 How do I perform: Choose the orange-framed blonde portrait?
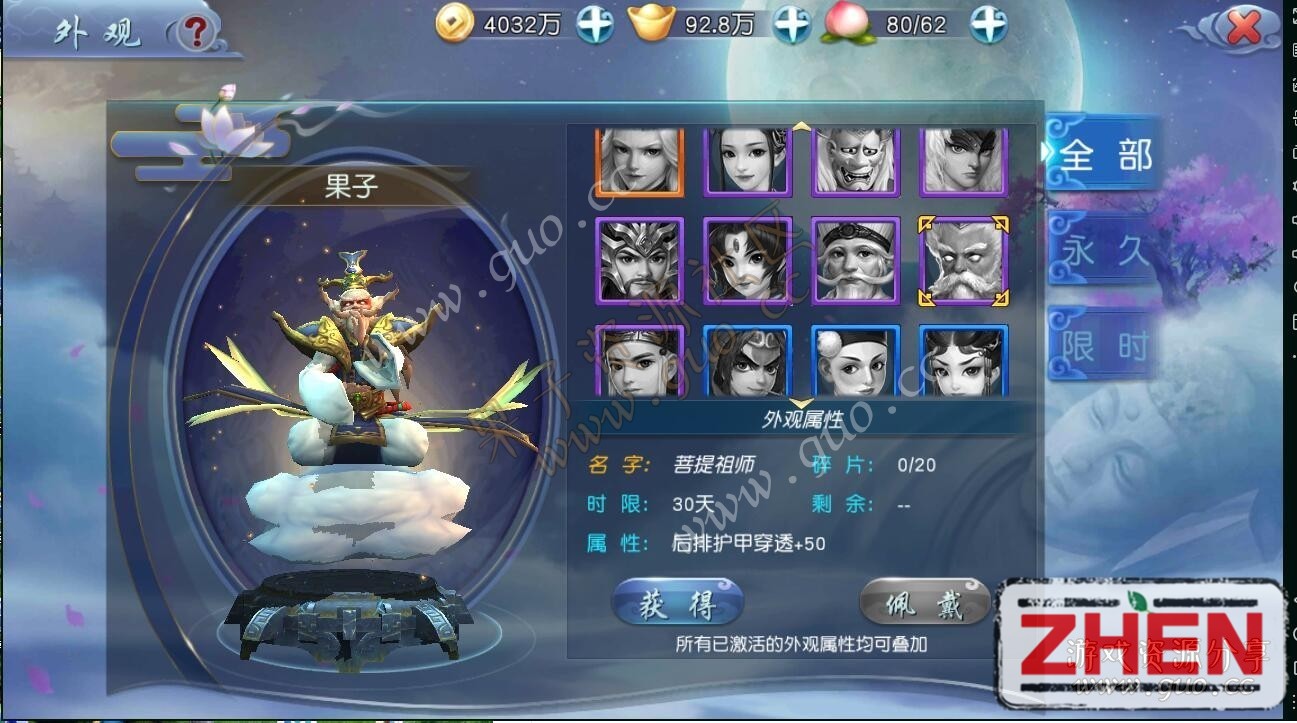(x=639, y=160)
